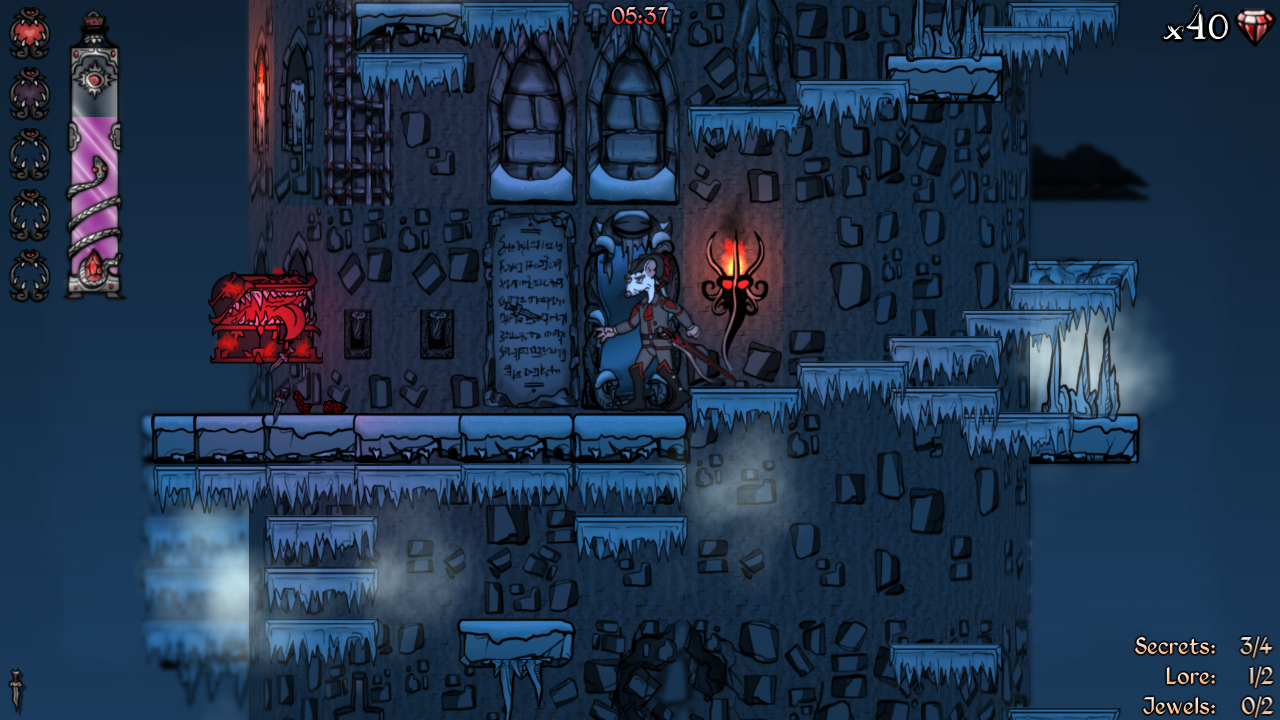Click the red jewel at the potion vial's base
This screenshot has height=720, width=1280.
coord(93,264)
